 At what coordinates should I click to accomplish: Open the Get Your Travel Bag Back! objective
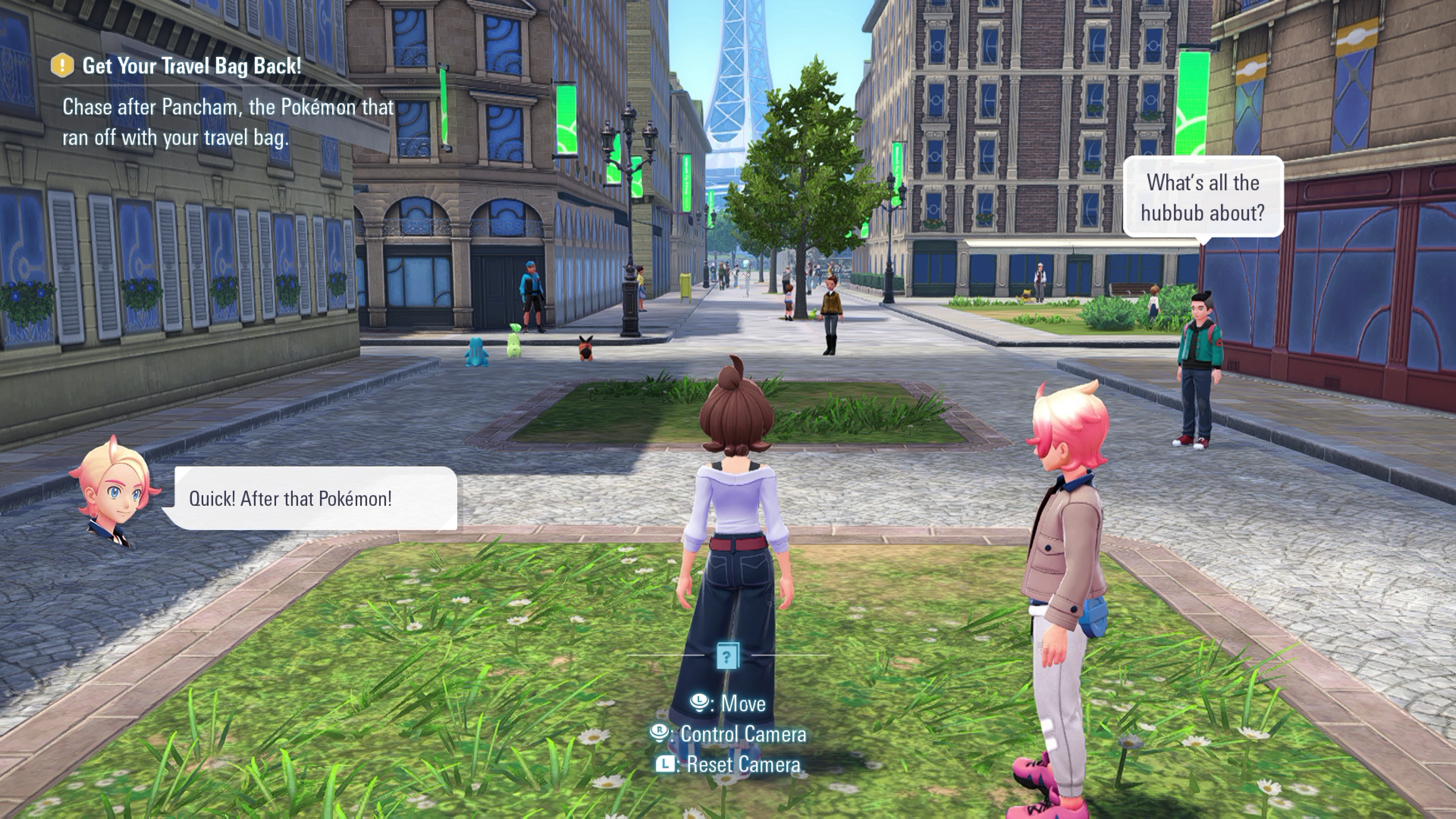[191, 66]
